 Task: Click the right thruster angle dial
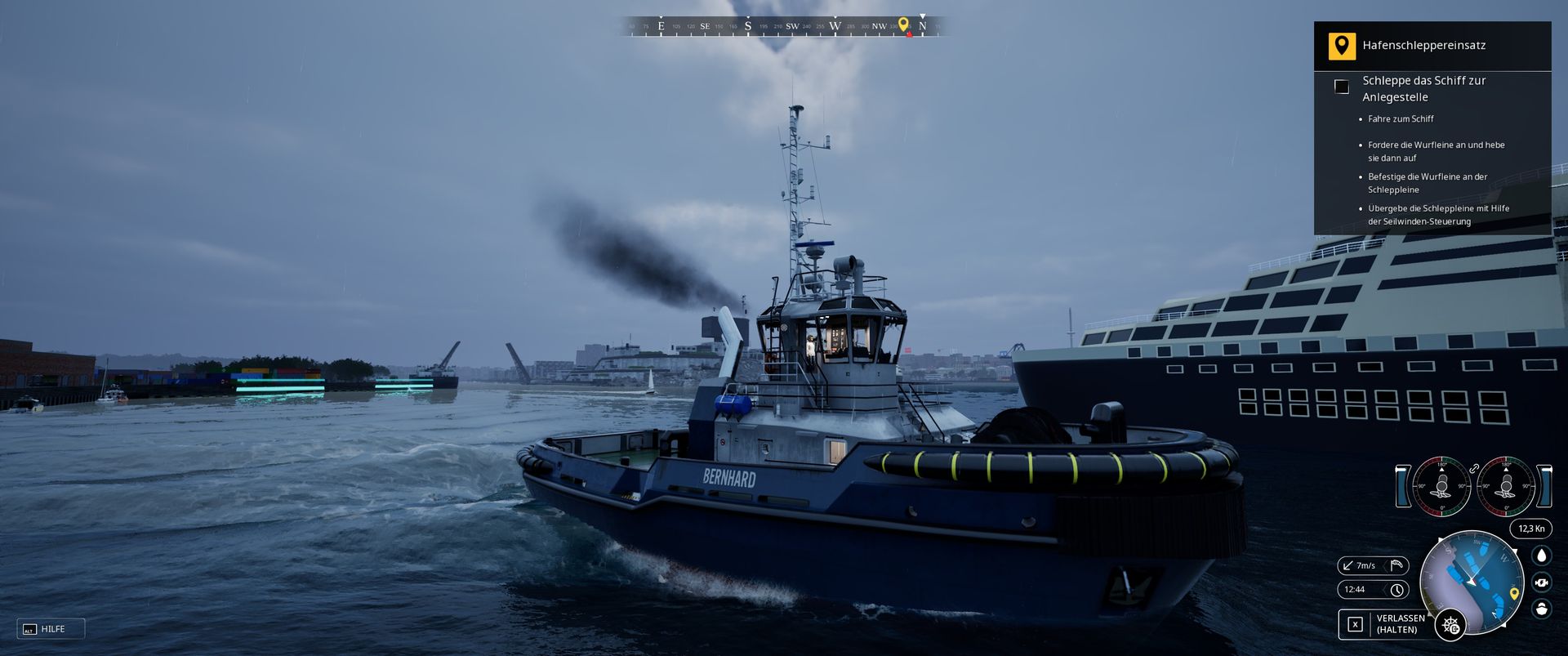point(1506,486)
